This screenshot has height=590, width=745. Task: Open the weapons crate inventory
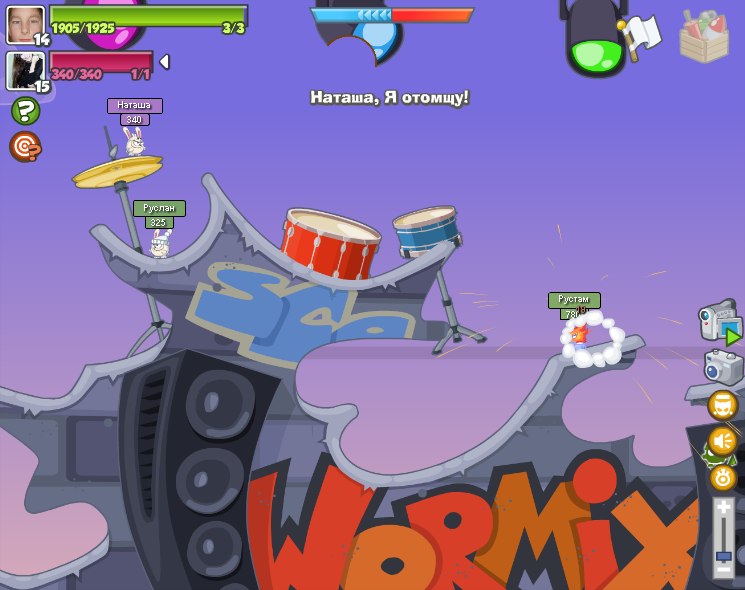tap(703, 37)
